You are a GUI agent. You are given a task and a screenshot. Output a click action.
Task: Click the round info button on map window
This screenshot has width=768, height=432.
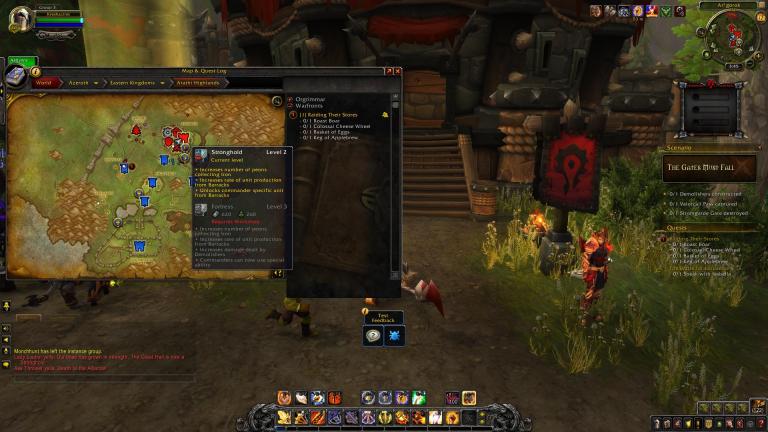tap(36, 71)
